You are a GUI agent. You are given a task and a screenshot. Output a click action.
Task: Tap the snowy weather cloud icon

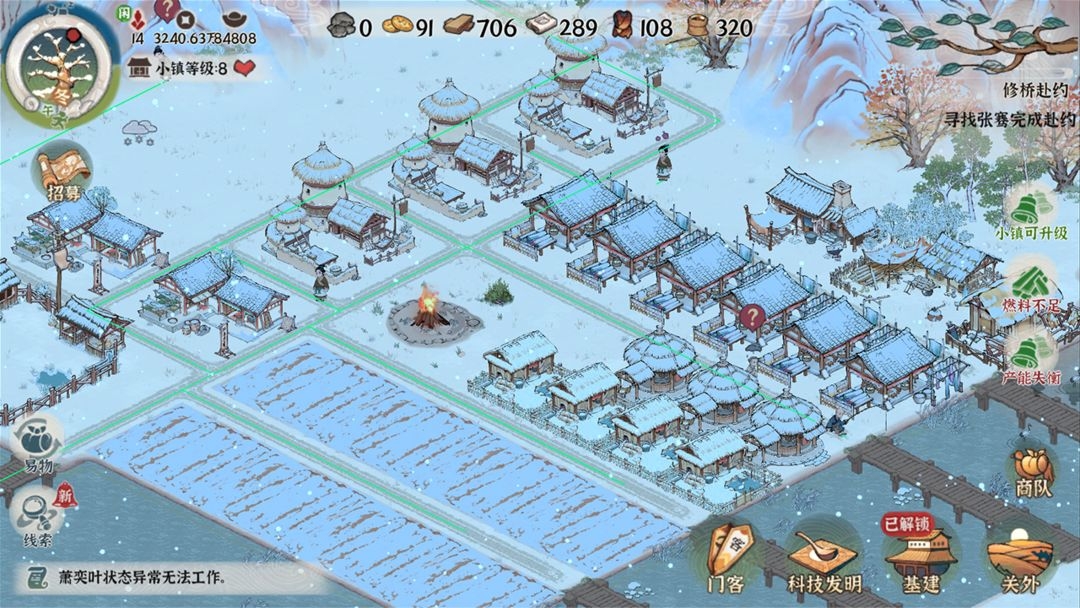[137, 130]
